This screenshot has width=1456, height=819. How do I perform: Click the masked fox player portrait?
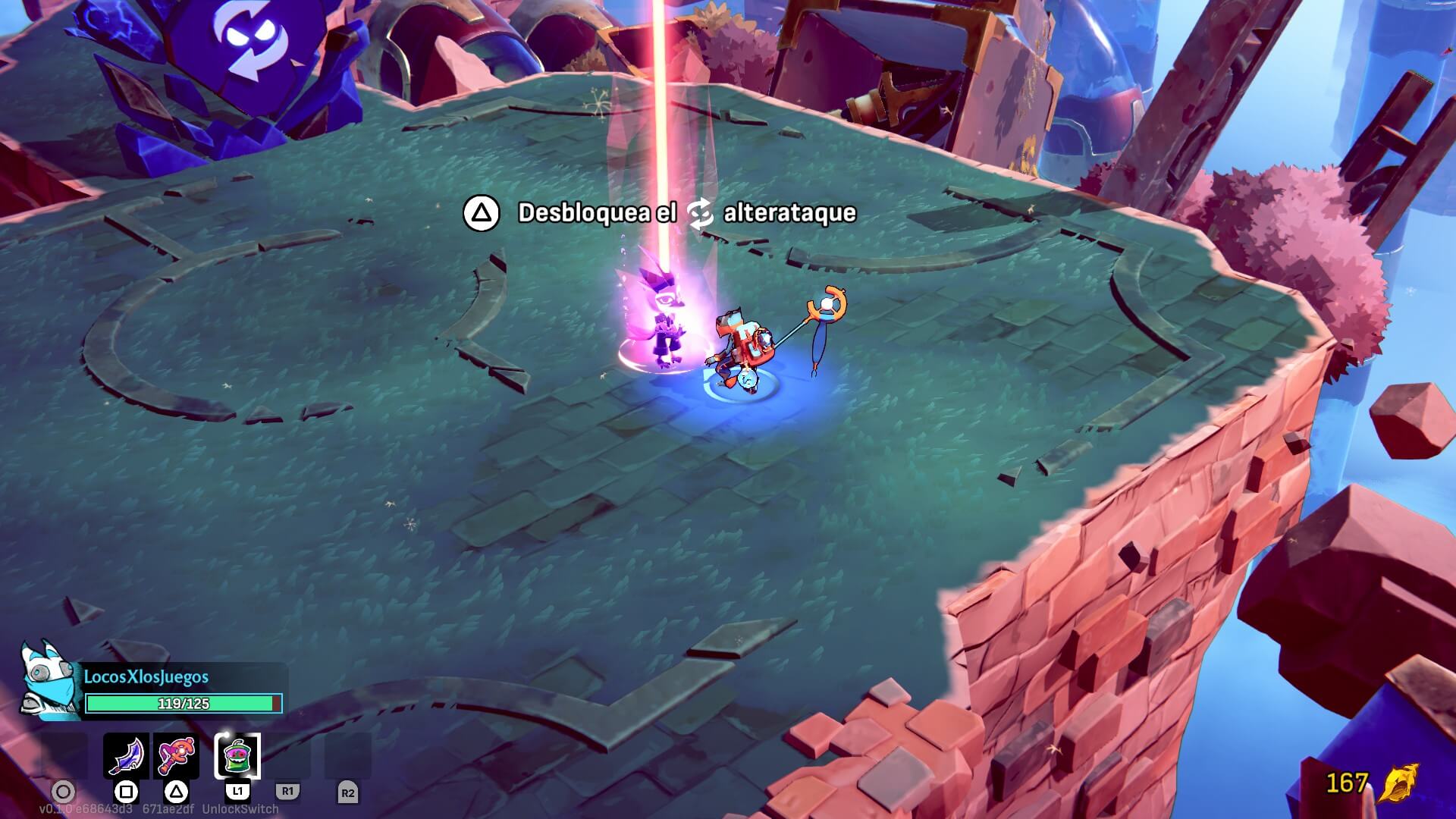49,681
